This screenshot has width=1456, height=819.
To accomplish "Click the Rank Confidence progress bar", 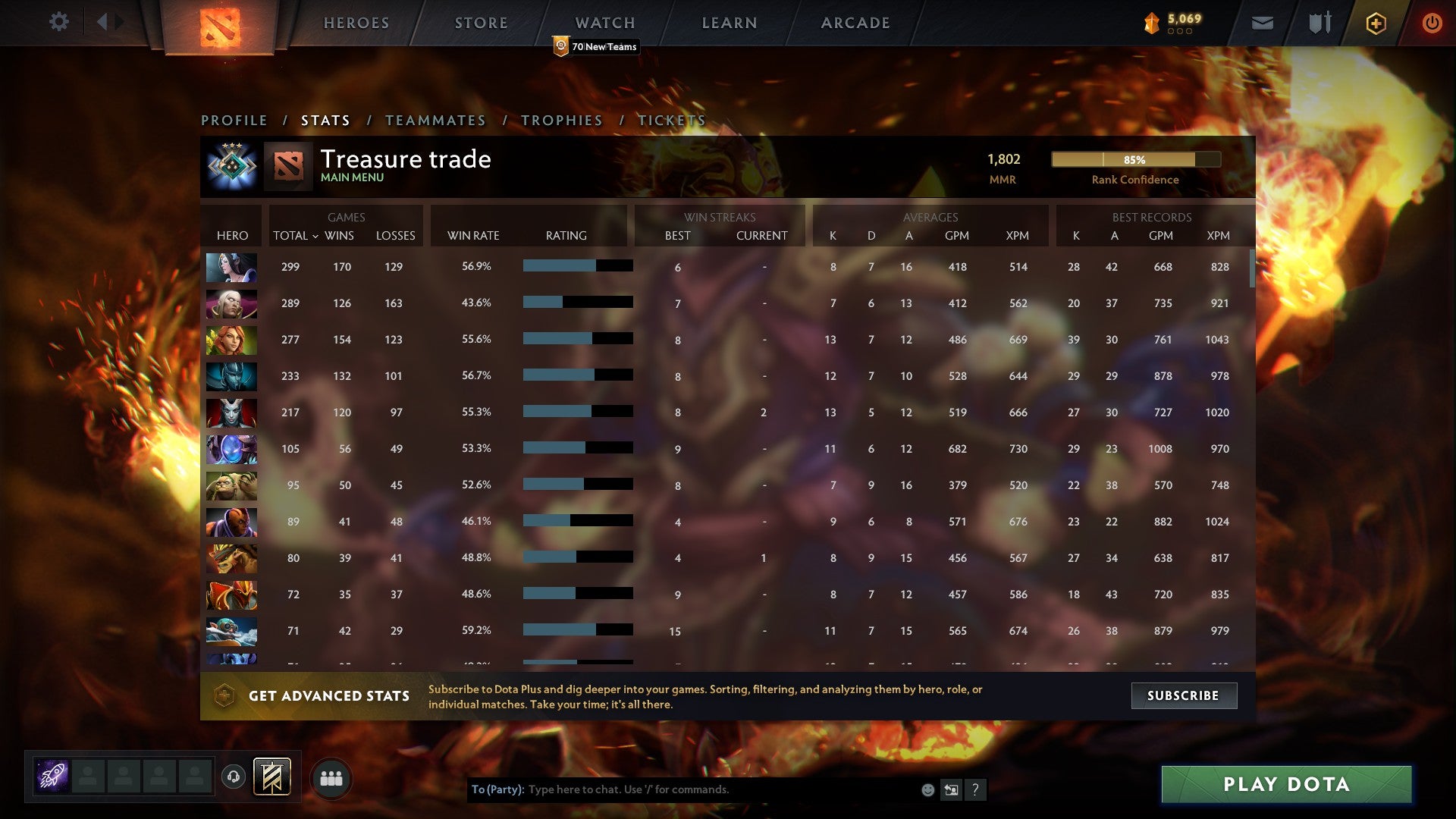I will click(x=1136, y=160).
